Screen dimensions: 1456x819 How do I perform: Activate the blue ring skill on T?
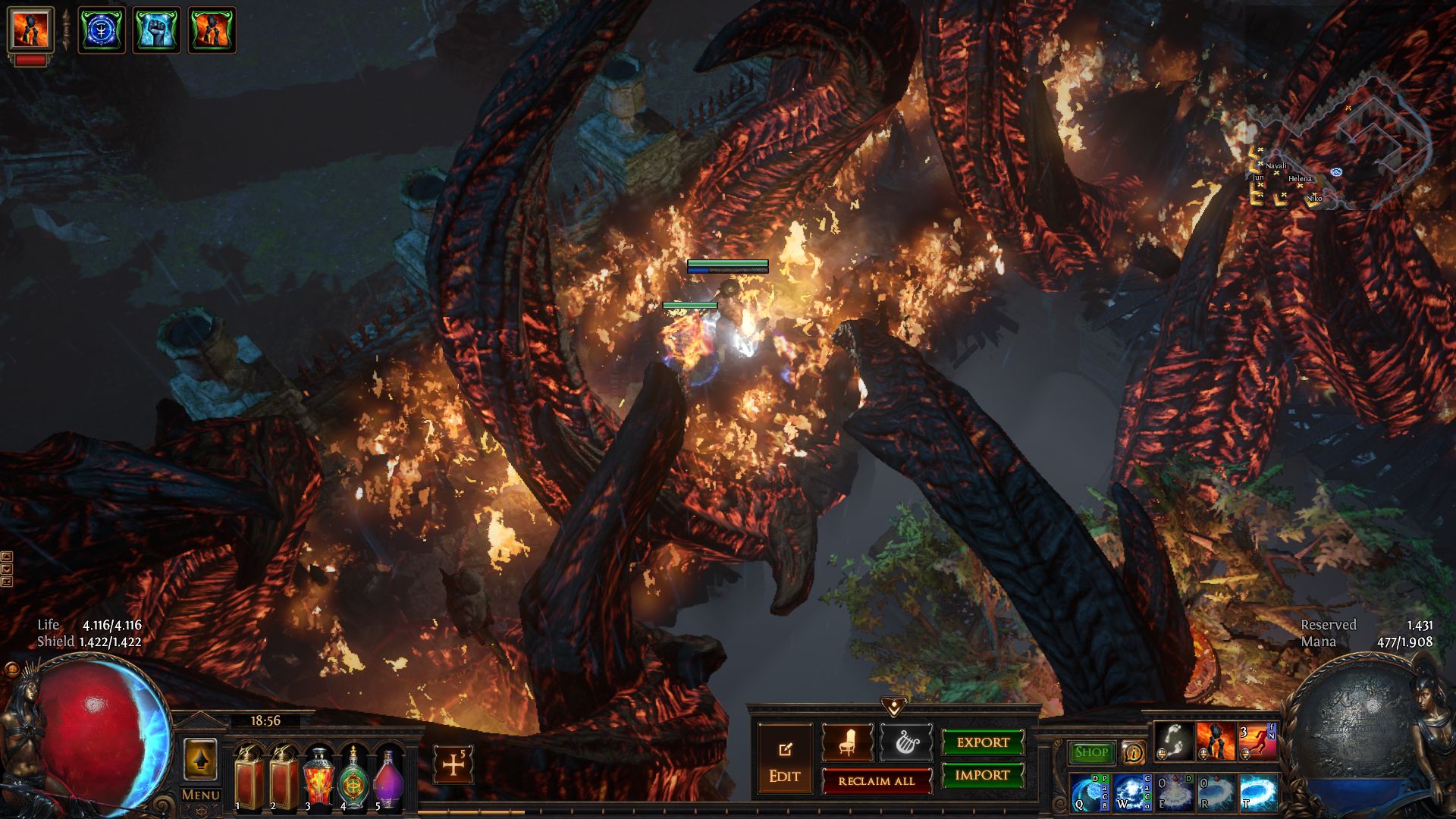(1259, 792)
